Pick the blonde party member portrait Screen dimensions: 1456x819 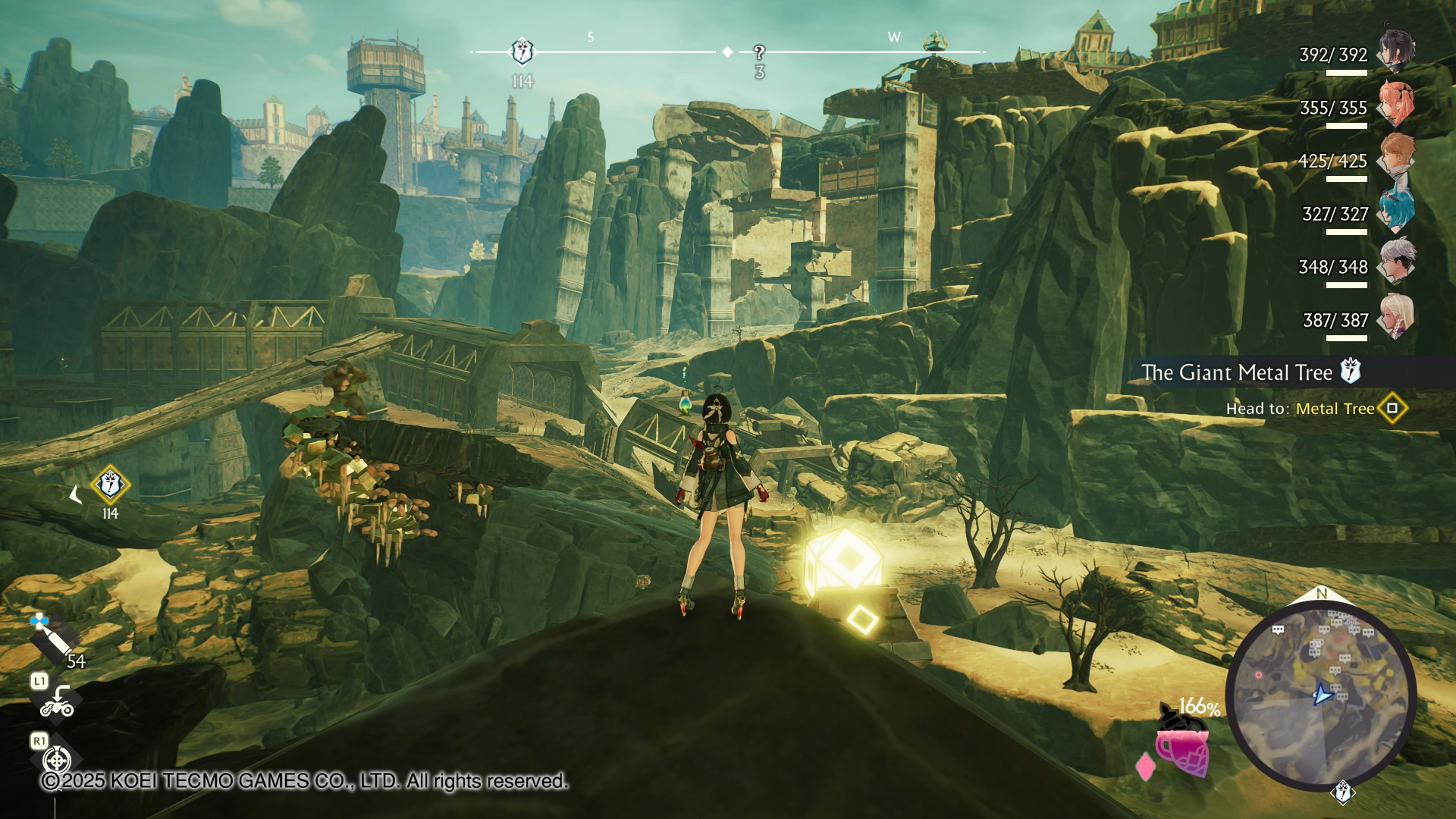tap(1395, 316)
